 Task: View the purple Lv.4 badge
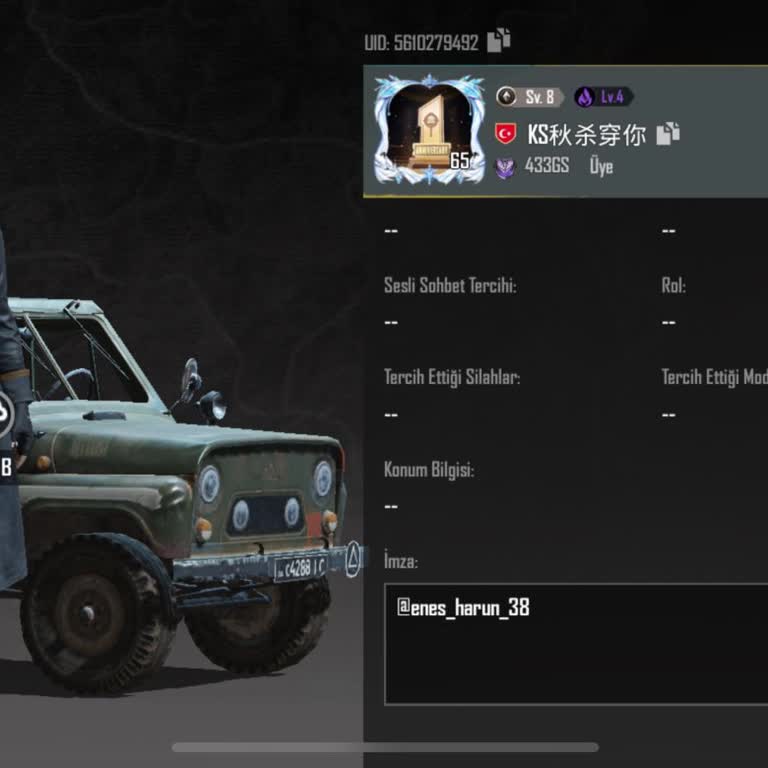603,97
